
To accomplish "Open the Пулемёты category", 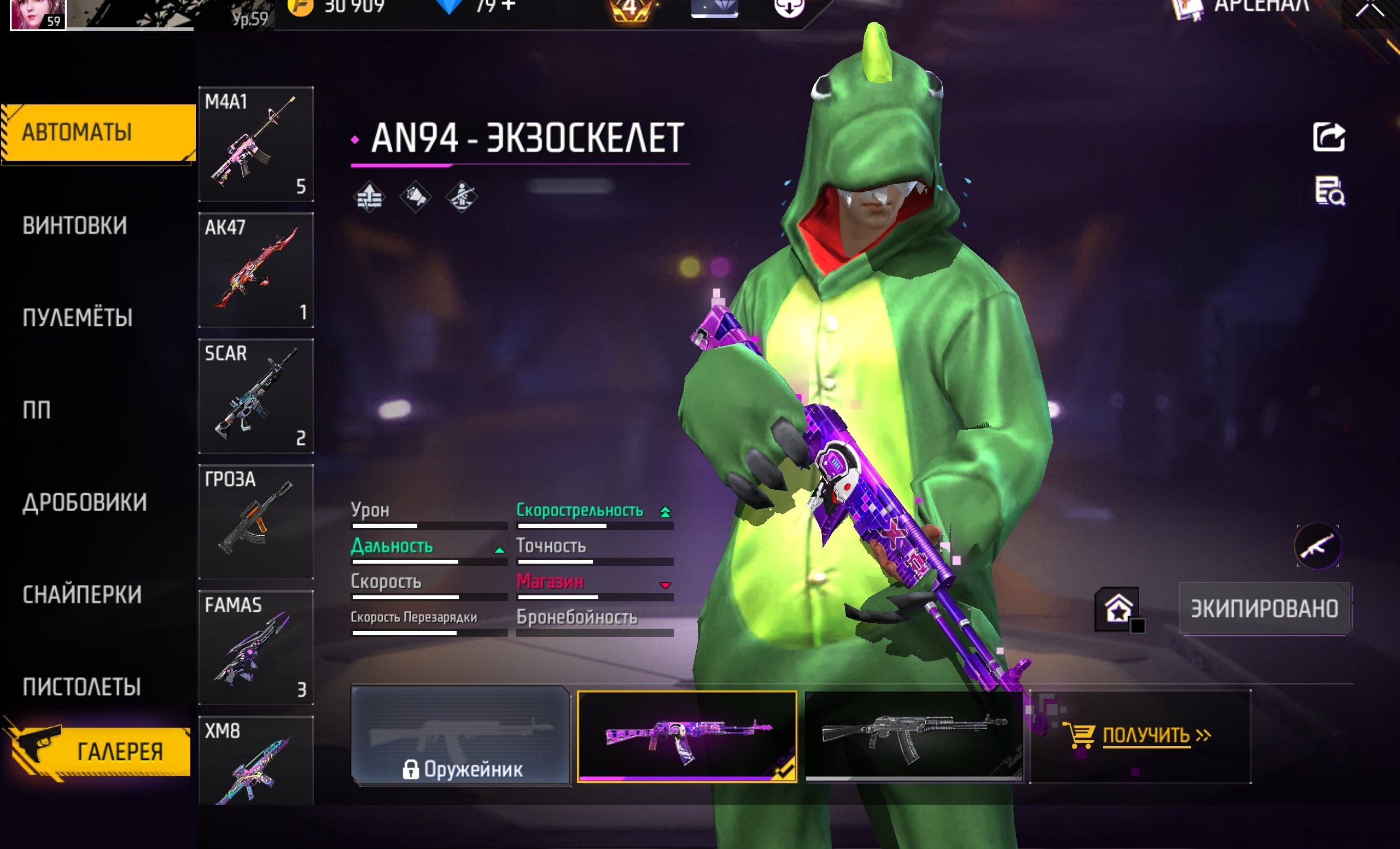I will click(78, 318).
